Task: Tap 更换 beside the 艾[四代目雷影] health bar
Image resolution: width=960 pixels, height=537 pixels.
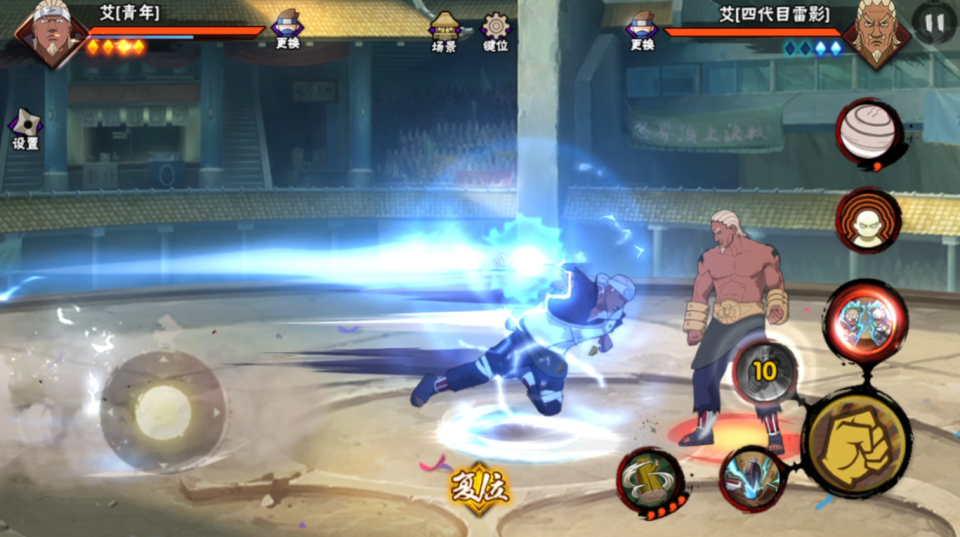Action: coord(642,28)
